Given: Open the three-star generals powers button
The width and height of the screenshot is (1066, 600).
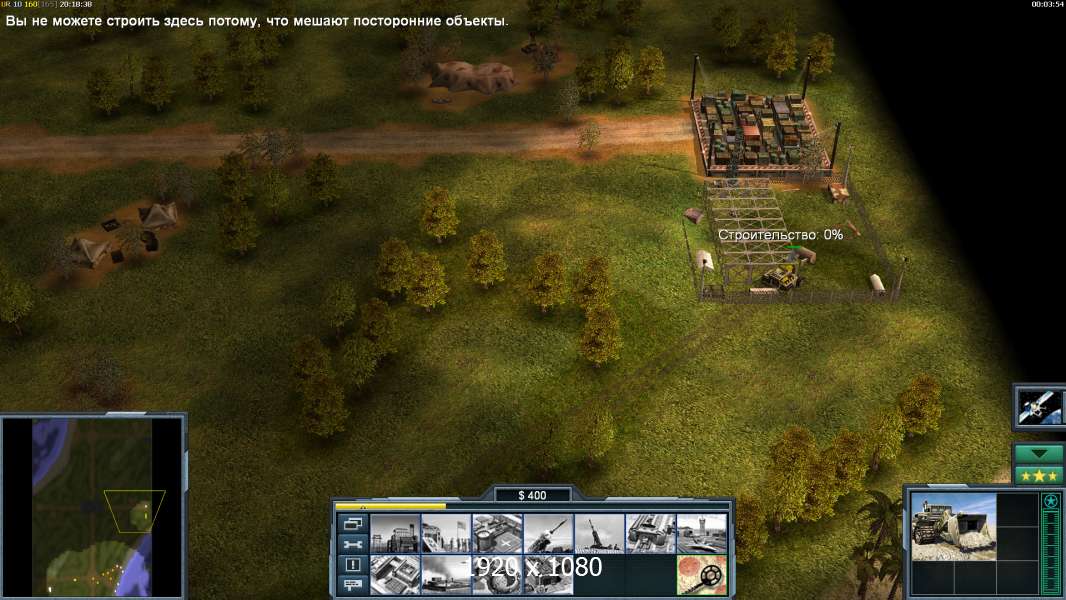Looking at the screenshot, I should point(1038,474).
